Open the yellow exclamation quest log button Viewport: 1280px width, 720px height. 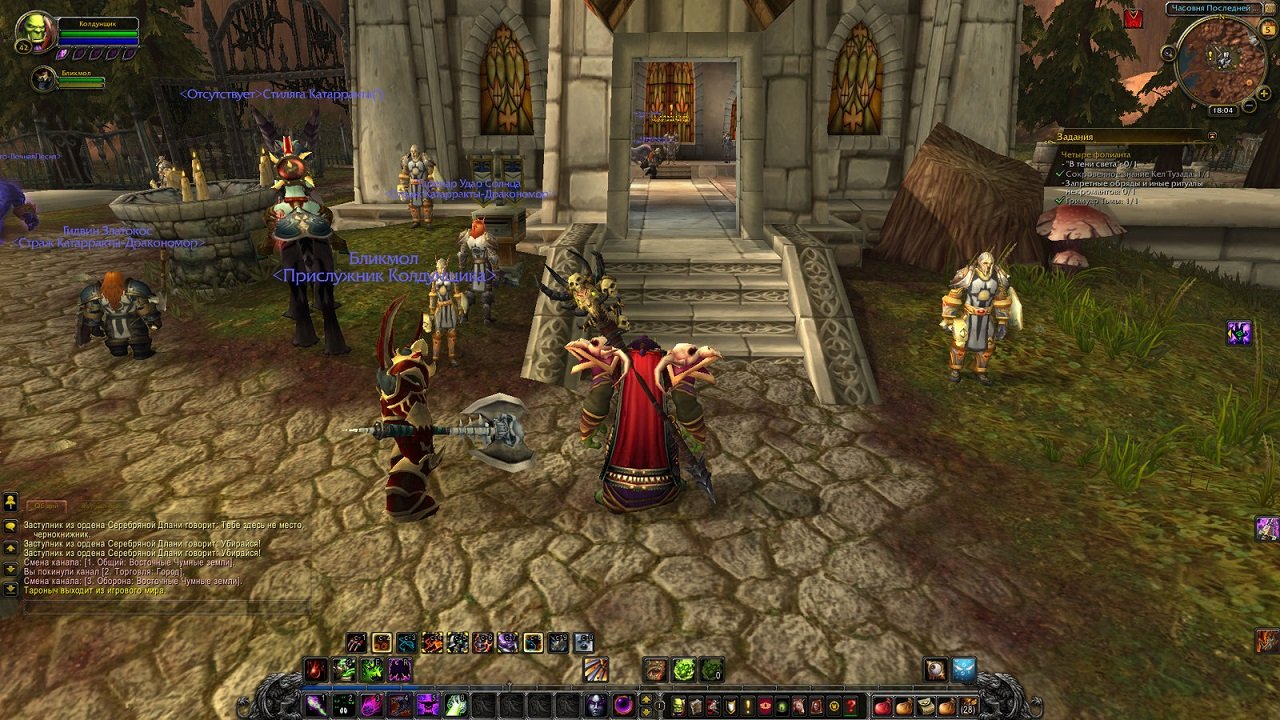tap(746, 707)
